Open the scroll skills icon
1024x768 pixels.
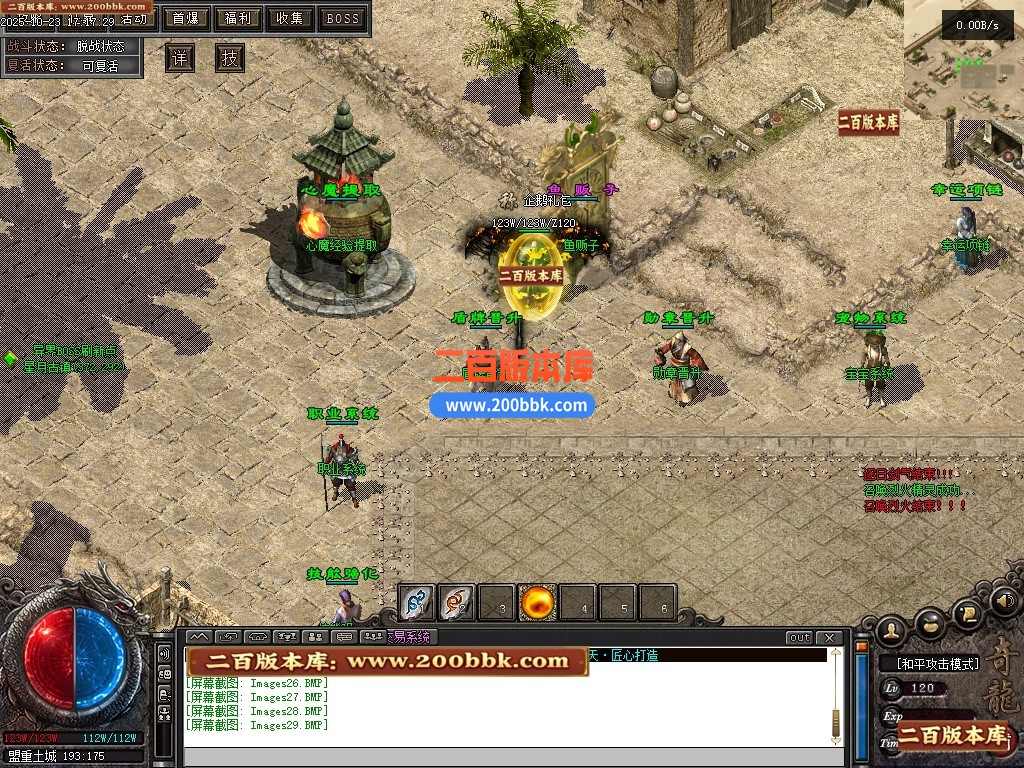966,612
